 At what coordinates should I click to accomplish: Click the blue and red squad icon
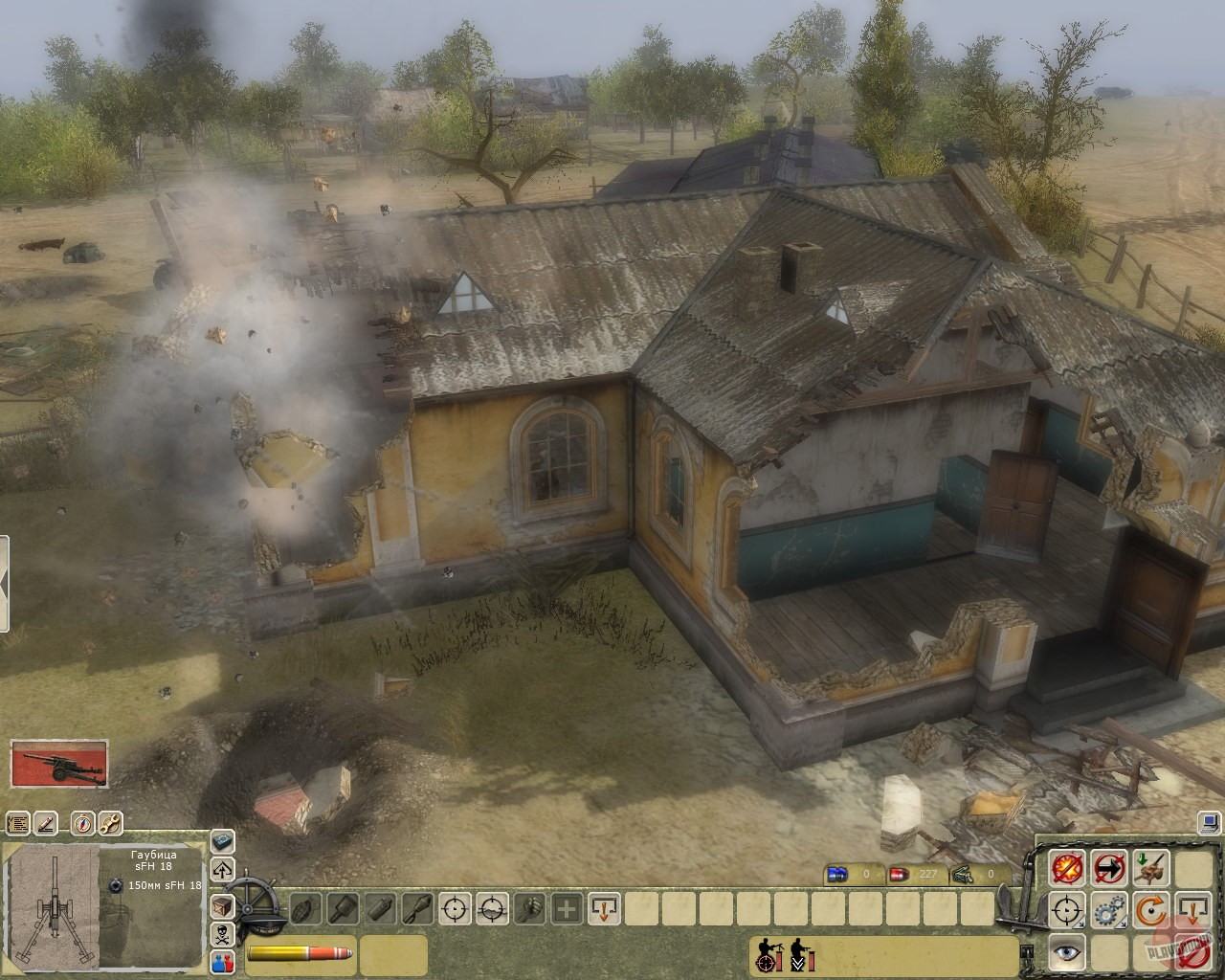pyautogui.click(x=222, y=963)
